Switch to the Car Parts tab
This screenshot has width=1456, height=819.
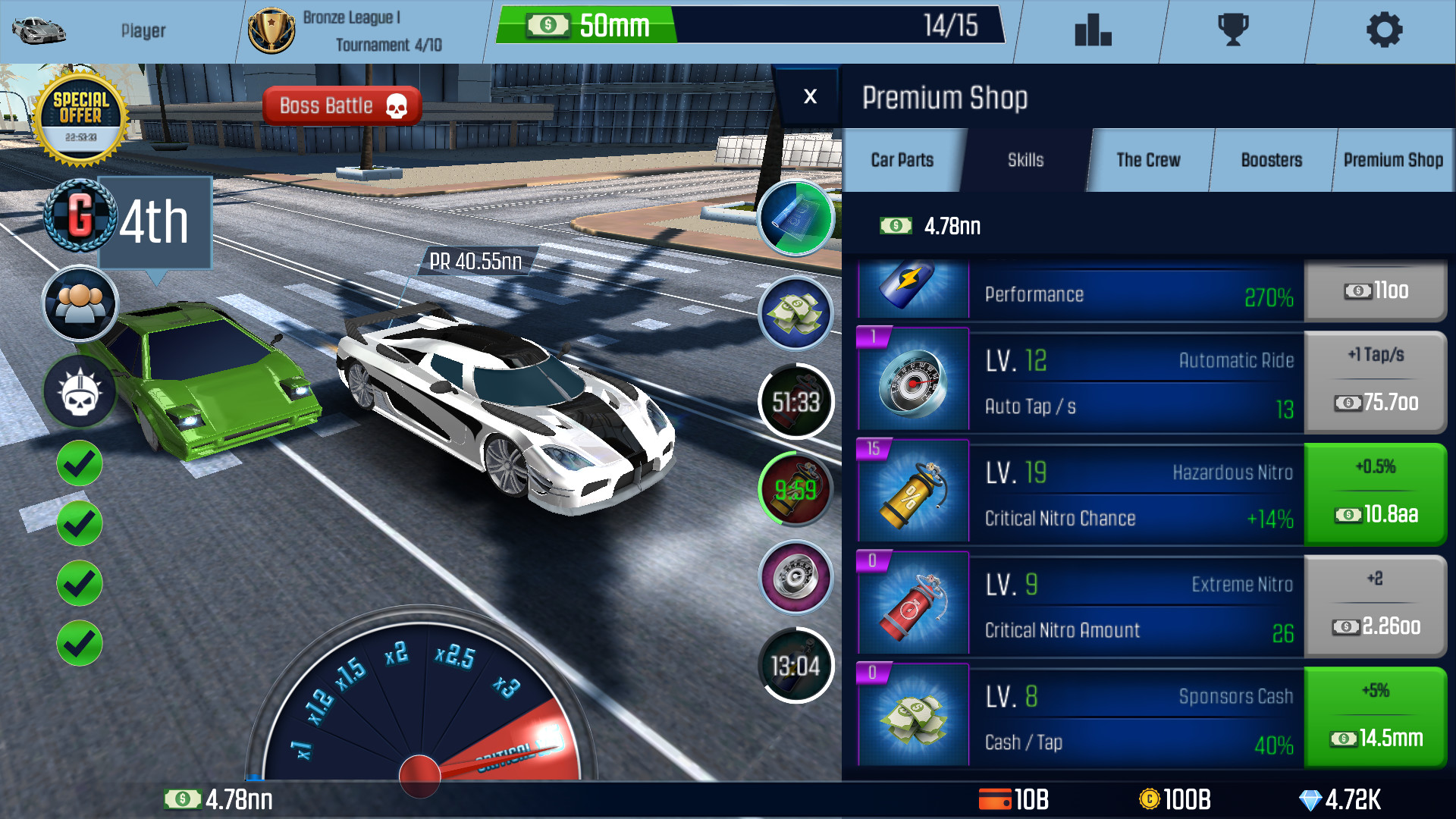pos(902,160)
